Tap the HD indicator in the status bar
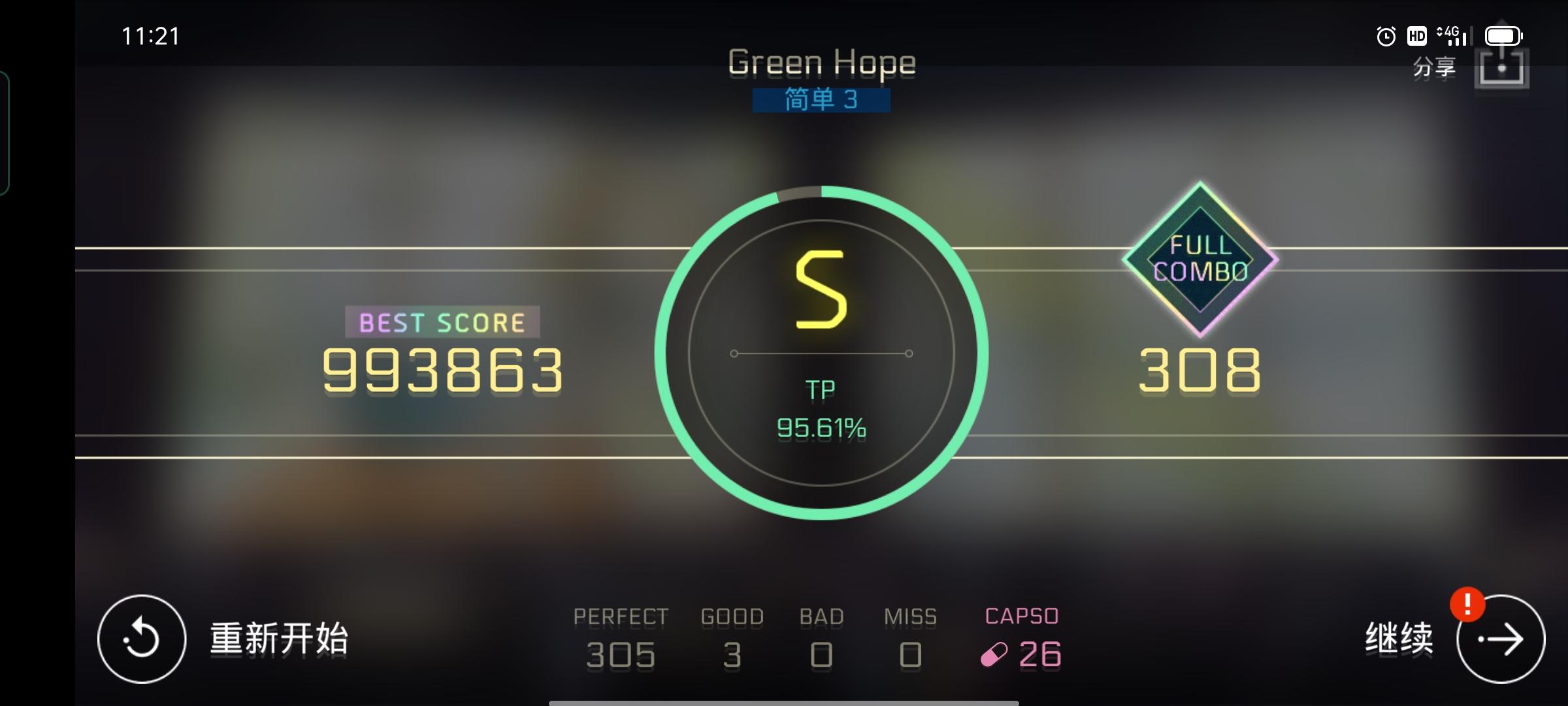1568x706 pixels. [x=1417, y=36]
